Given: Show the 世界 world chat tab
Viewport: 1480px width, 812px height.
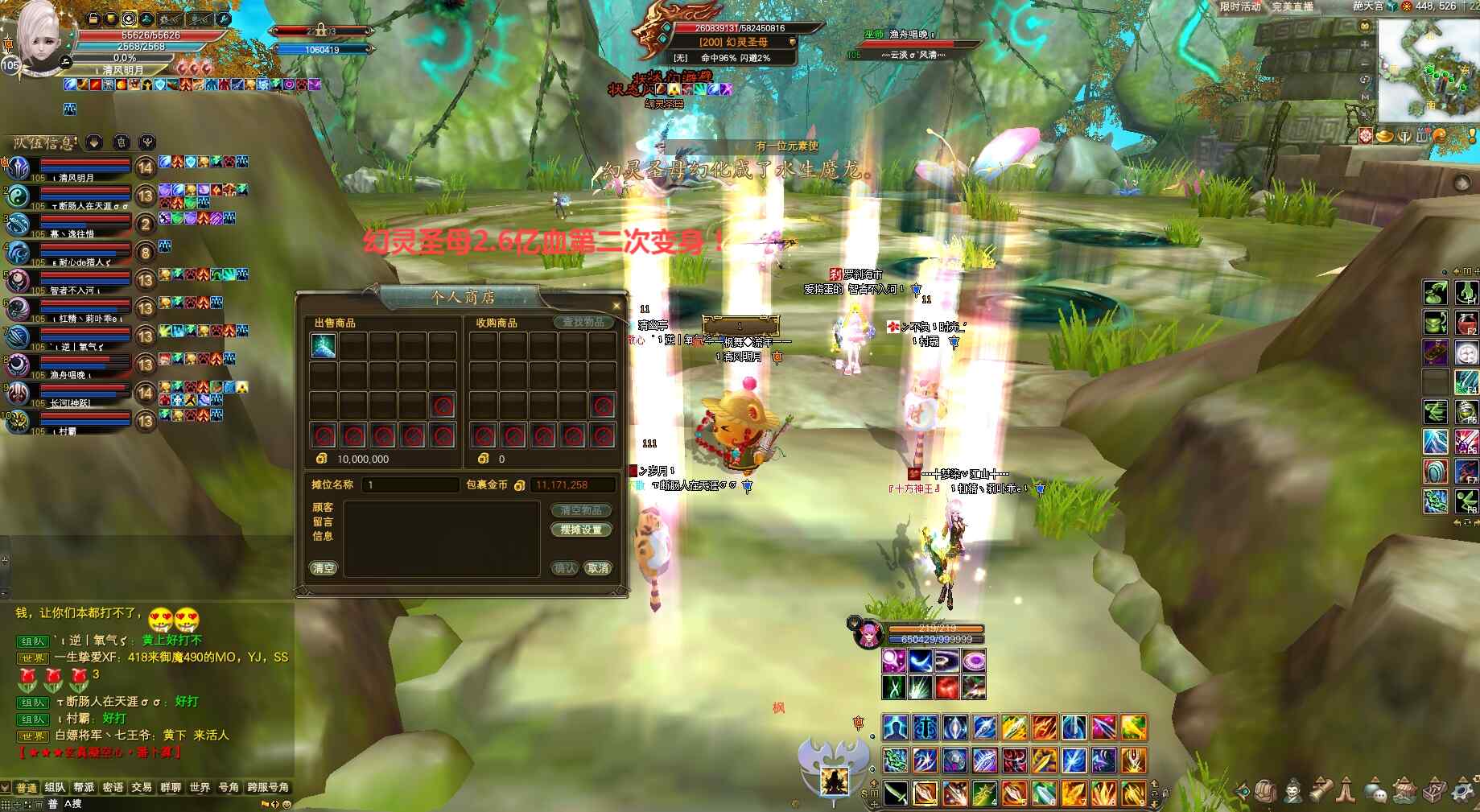Looking at the screenshot, I should tap(200, 787).
